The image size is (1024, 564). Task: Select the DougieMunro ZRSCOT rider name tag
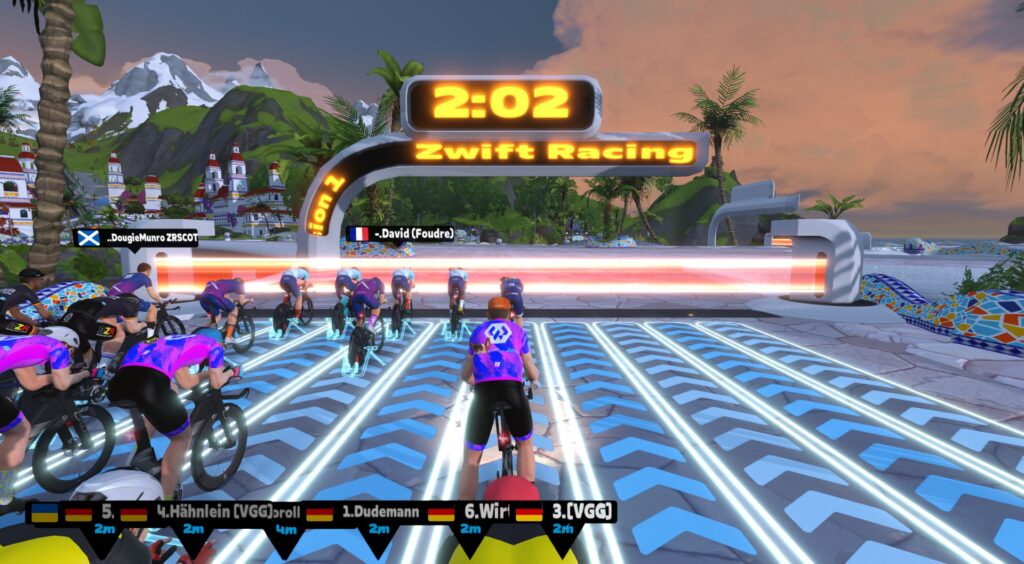[136, 238]
